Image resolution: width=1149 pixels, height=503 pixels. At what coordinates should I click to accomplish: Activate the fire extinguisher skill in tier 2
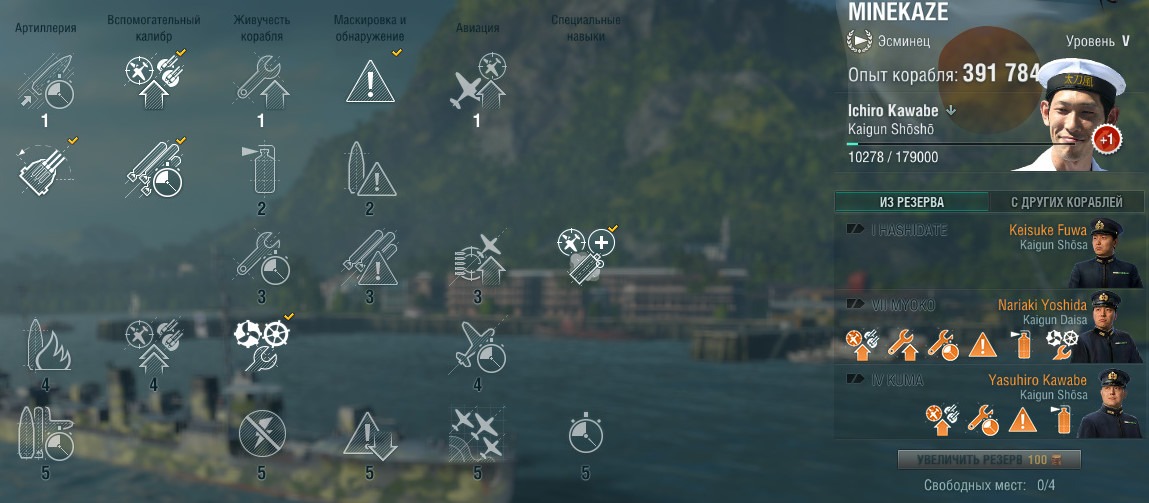click(261, 169)
